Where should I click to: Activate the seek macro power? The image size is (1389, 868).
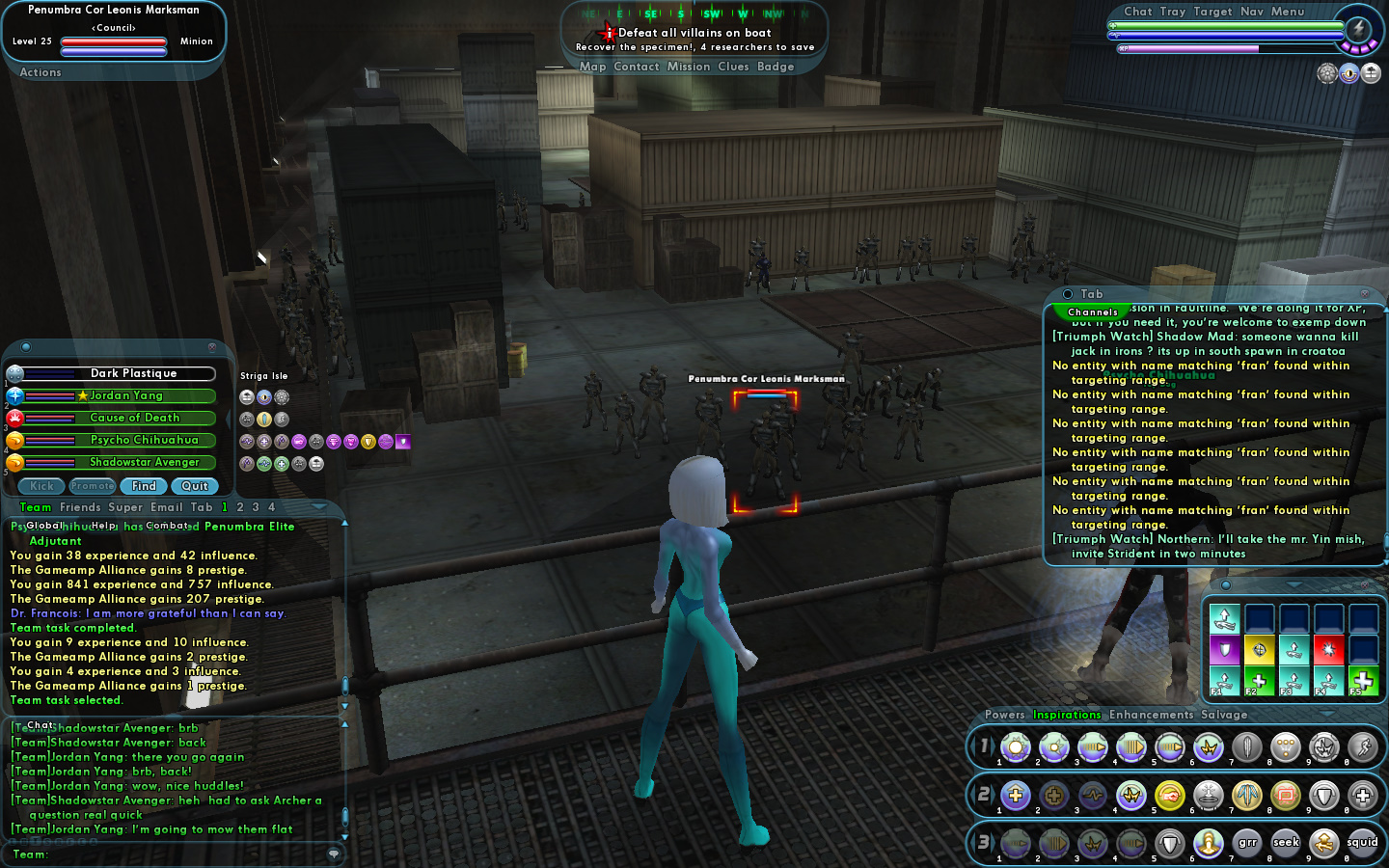tap(1286, 843)
